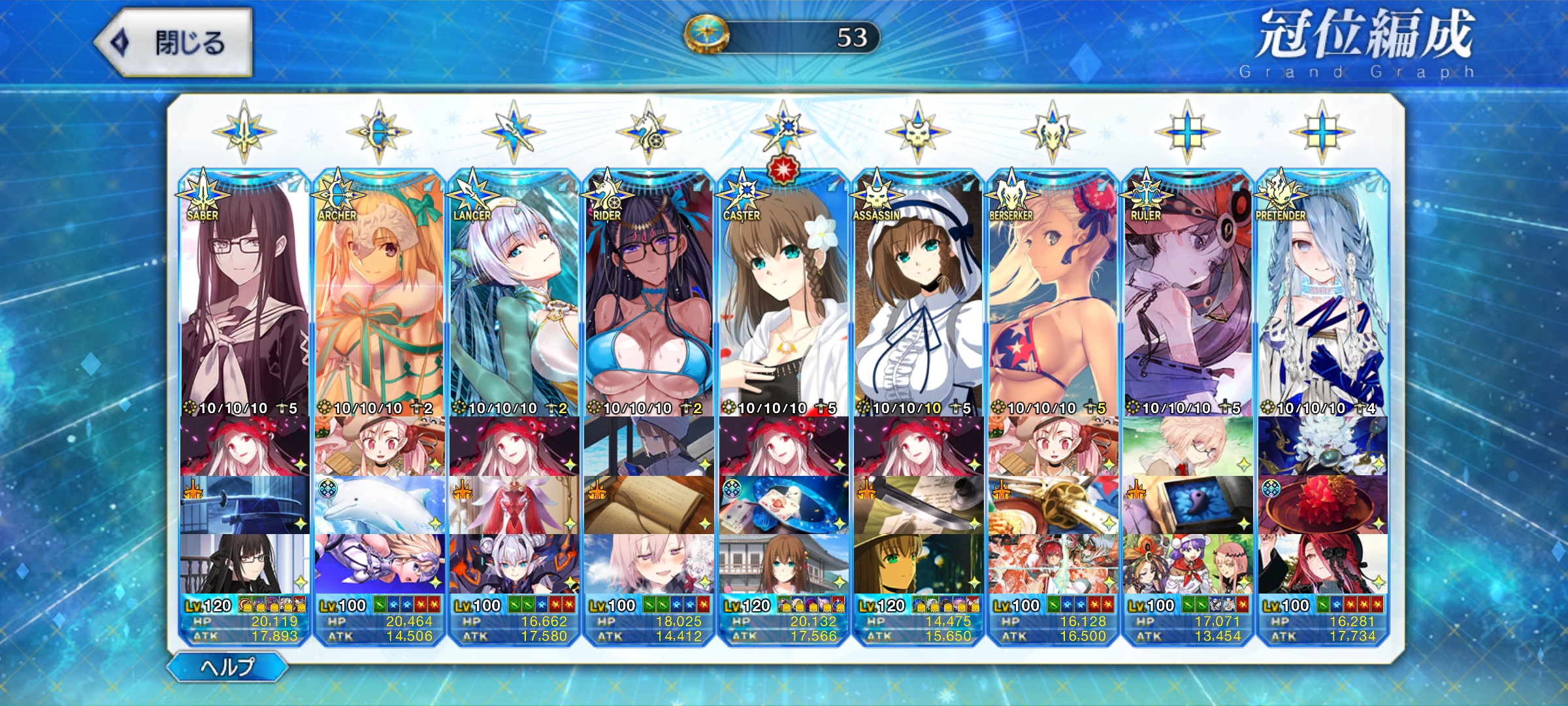1568x706 pixels.
Task: Choose the Berserker class servant card
Action: click(x=1053, y=294)
